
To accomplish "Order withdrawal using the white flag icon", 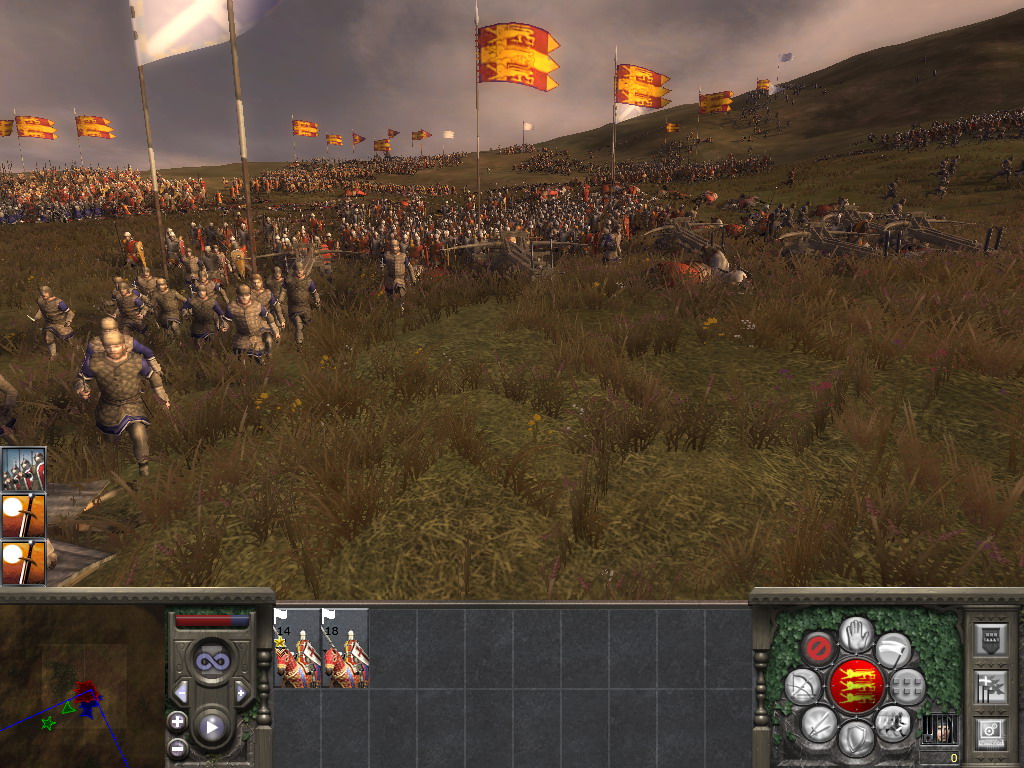I will (893, 649).
